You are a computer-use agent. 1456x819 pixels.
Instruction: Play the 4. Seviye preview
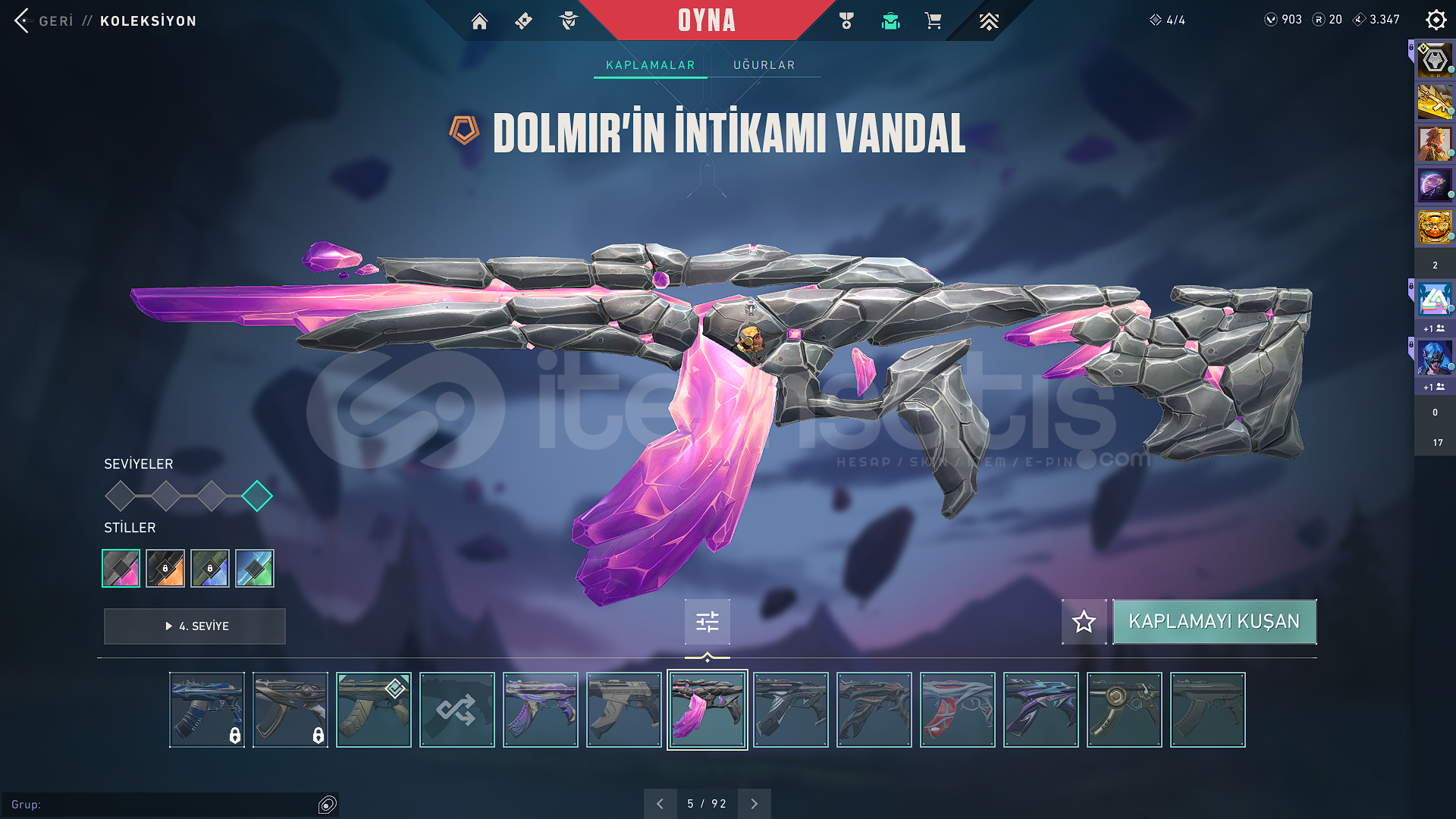[195, 626]
